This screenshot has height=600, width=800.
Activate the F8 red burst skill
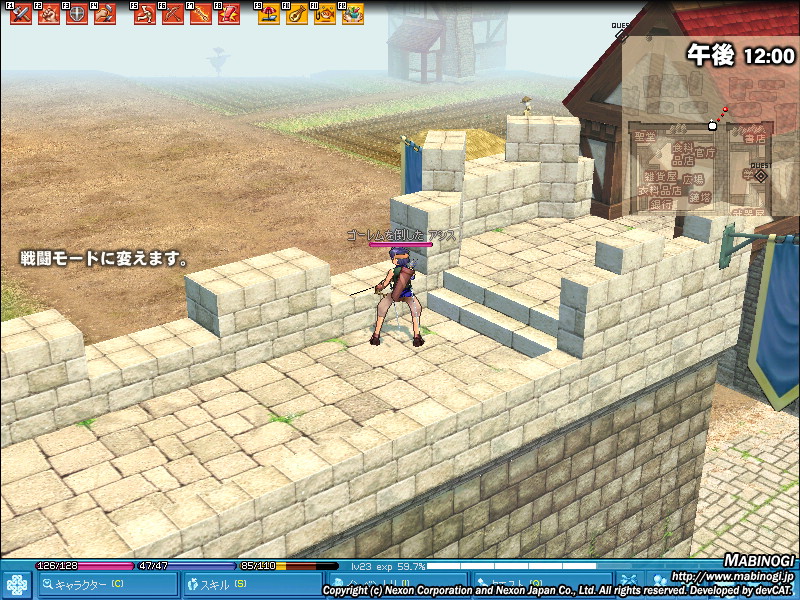[x=228, y=14]
